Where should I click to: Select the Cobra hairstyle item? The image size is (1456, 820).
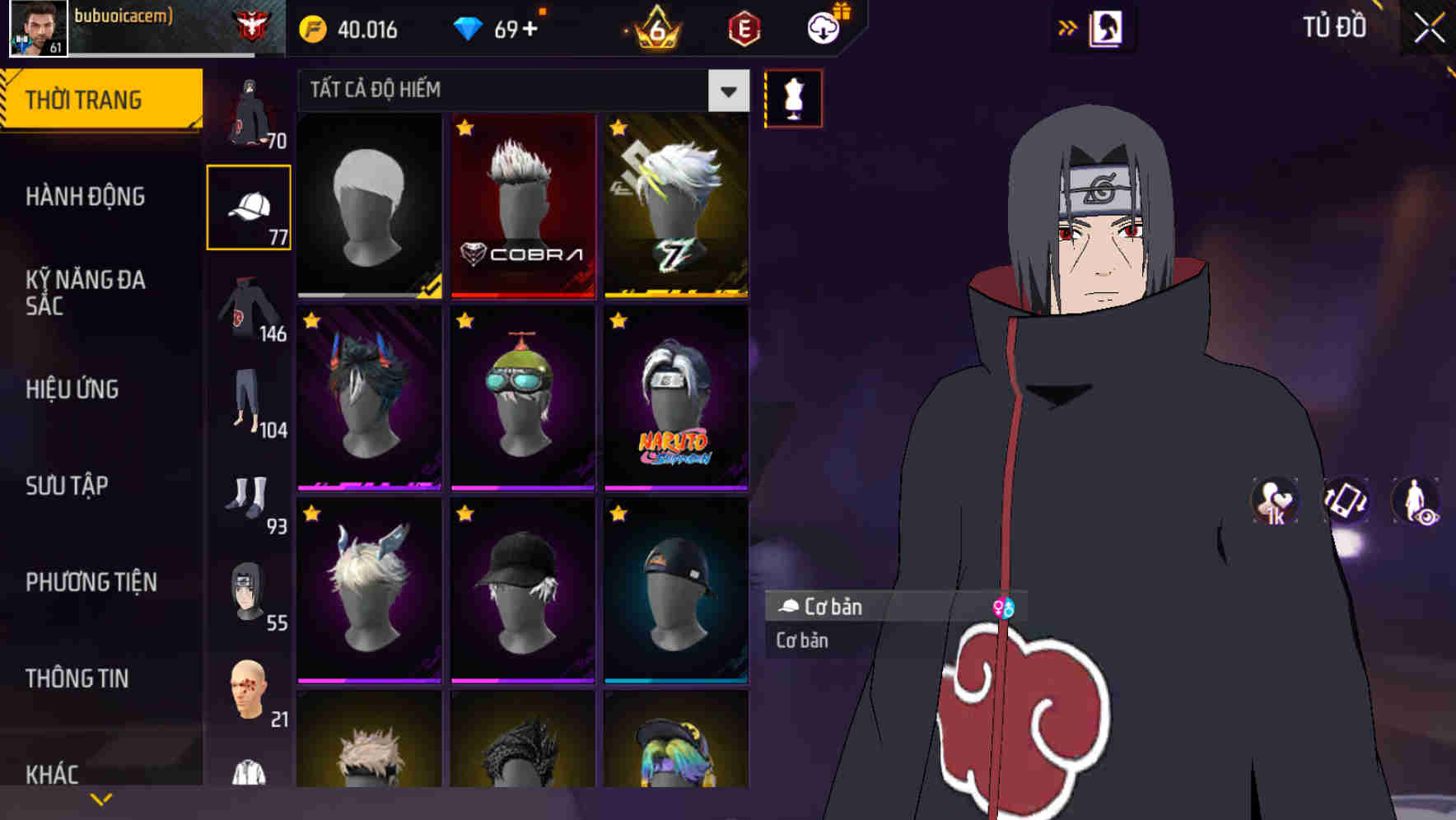(x=522, y=206)
